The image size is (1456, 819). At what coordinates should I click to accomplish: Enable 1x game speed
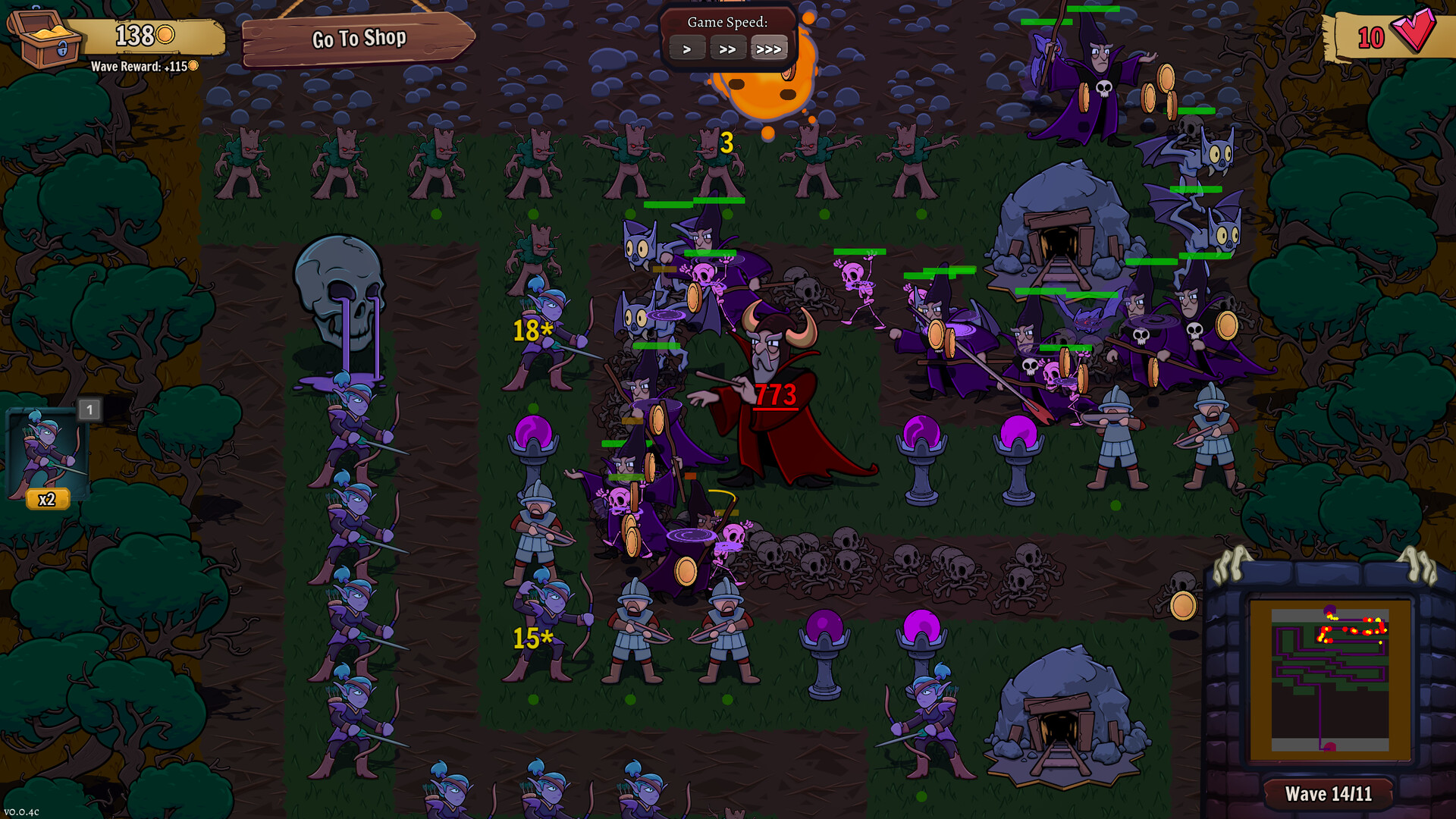click(687, 49)
